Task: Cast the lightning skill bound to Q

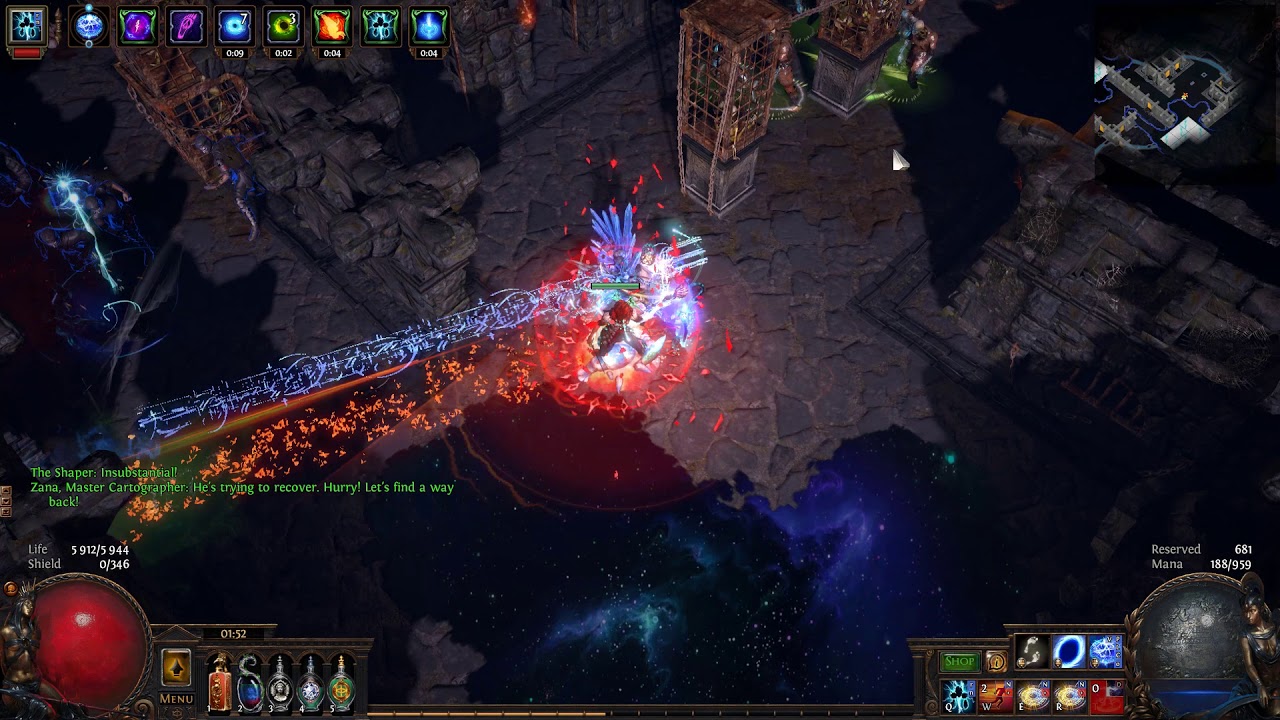Action: click(959, 696)
